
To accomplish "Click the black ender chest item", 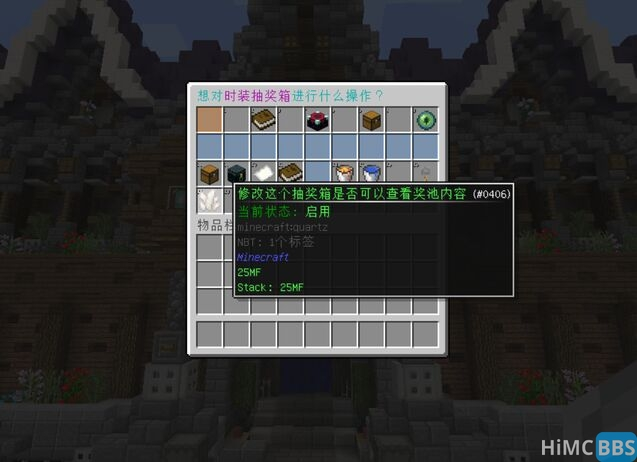I will coord(236,173).
